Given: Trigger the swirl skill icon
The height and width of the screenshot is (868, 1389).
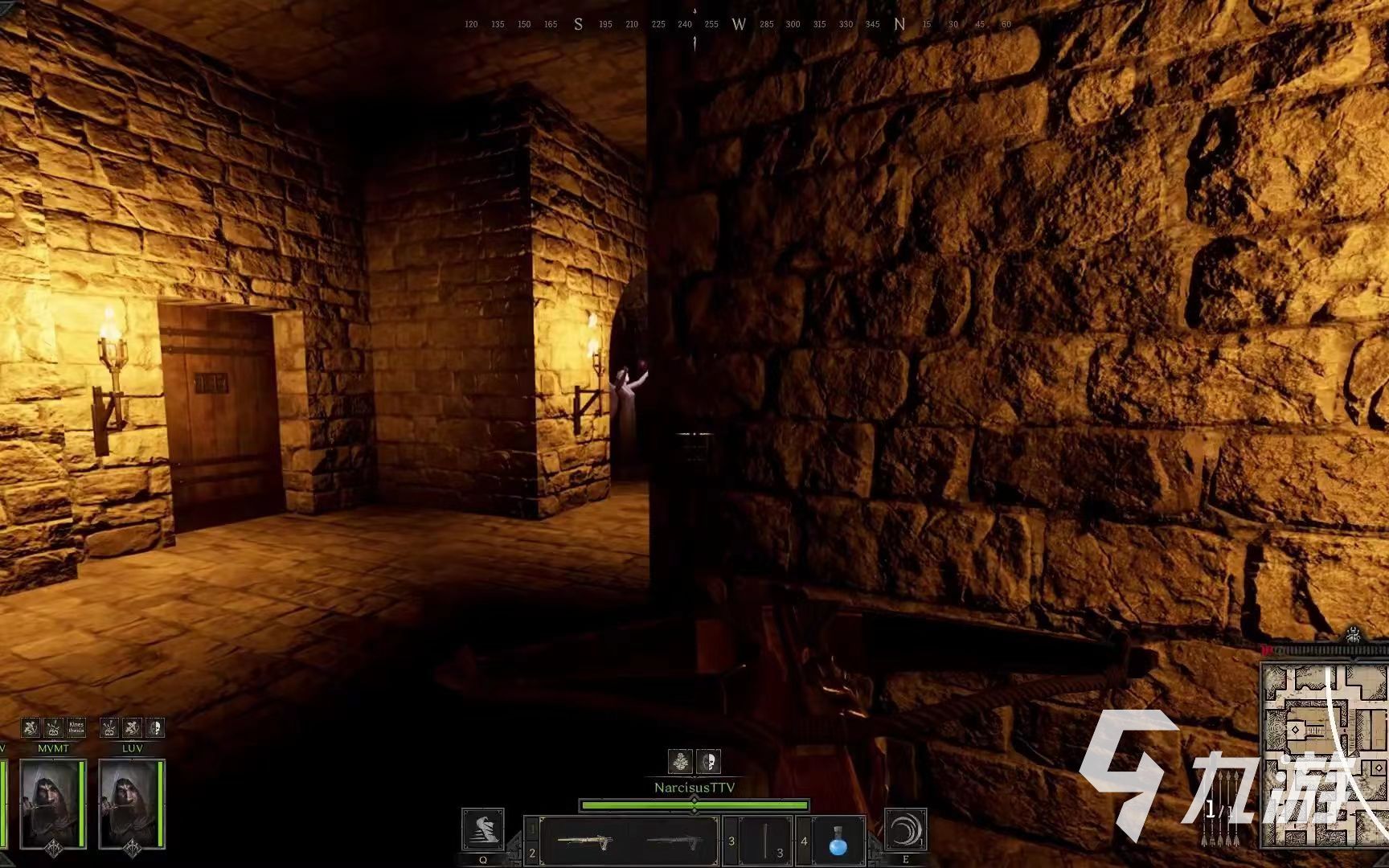Looking at the screenshot, I should 906,829.
